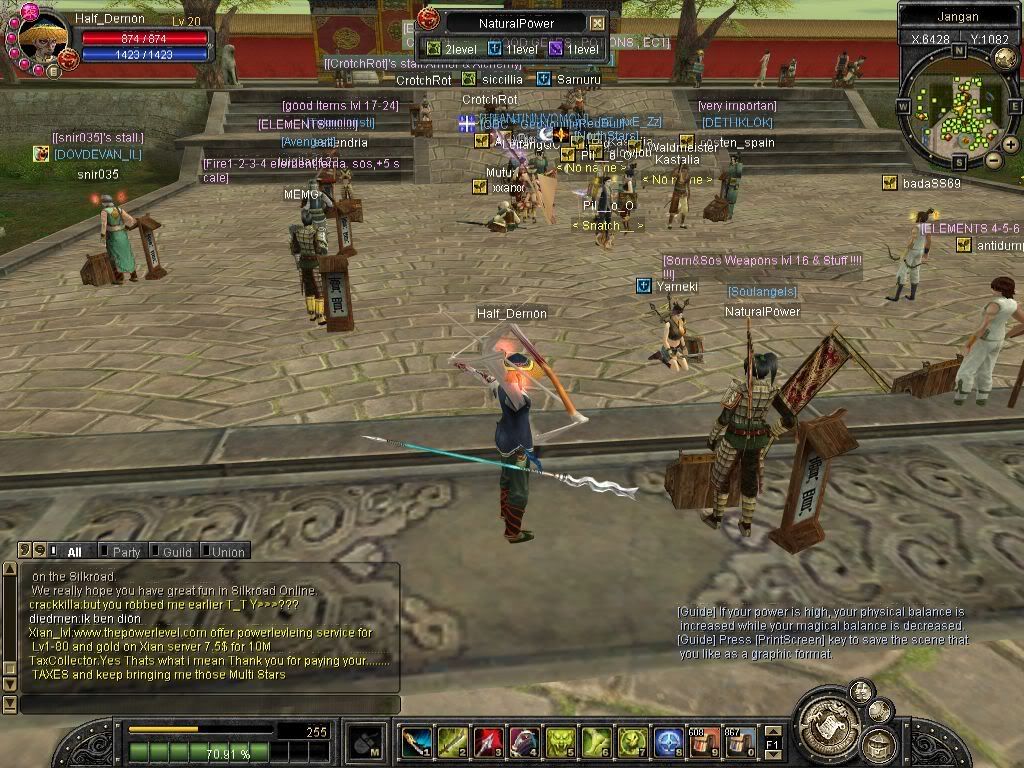Use the potion stack of 608 in slot 9

[704, 742]
